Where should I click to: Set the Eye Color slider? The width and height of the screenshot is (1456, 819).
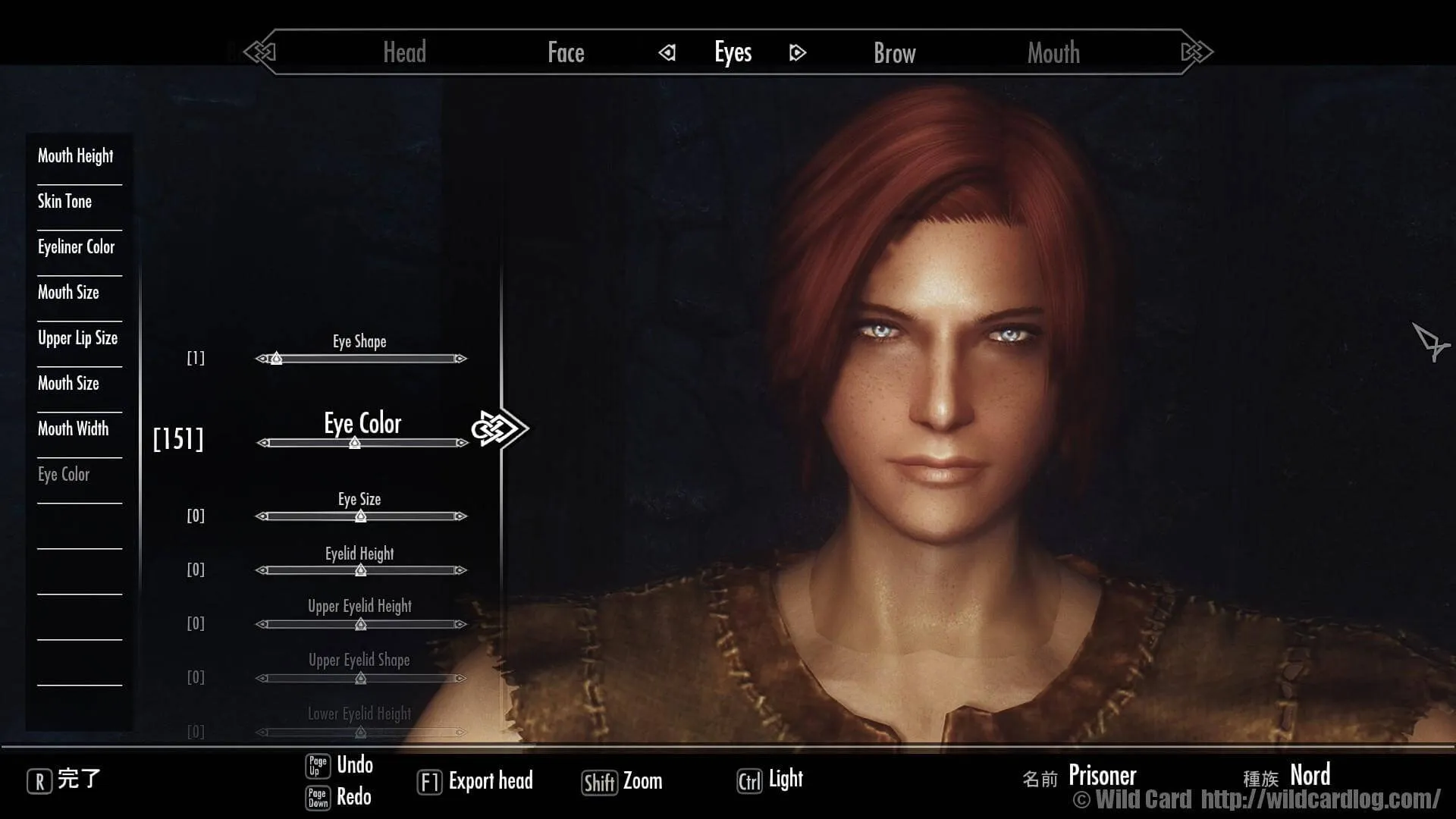click(x=362, y=443)
